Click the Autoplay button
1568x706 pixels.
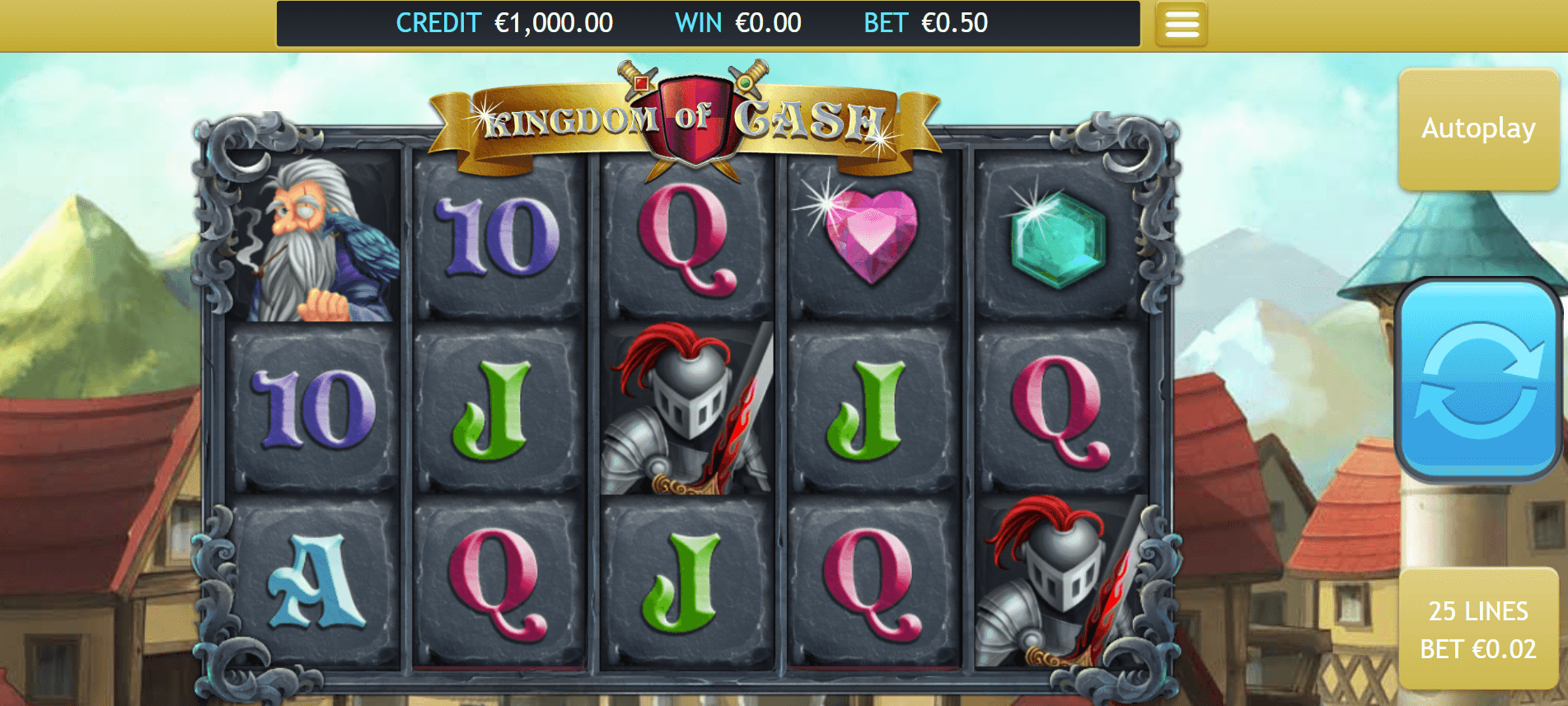tap(1478, 126)
